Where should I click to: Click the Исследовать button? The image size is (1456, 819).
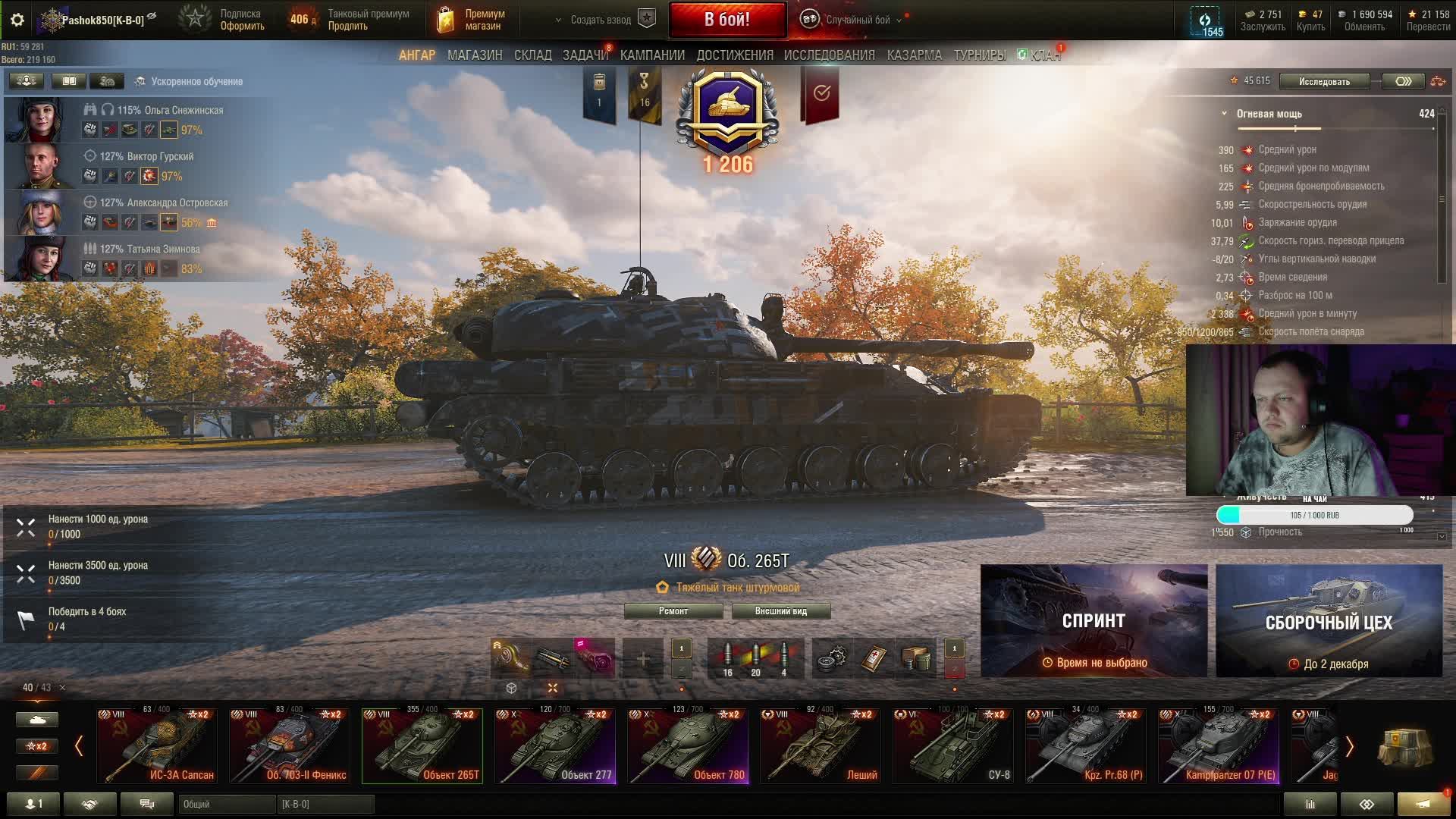pyautogui.click(x=1324, y=81)
